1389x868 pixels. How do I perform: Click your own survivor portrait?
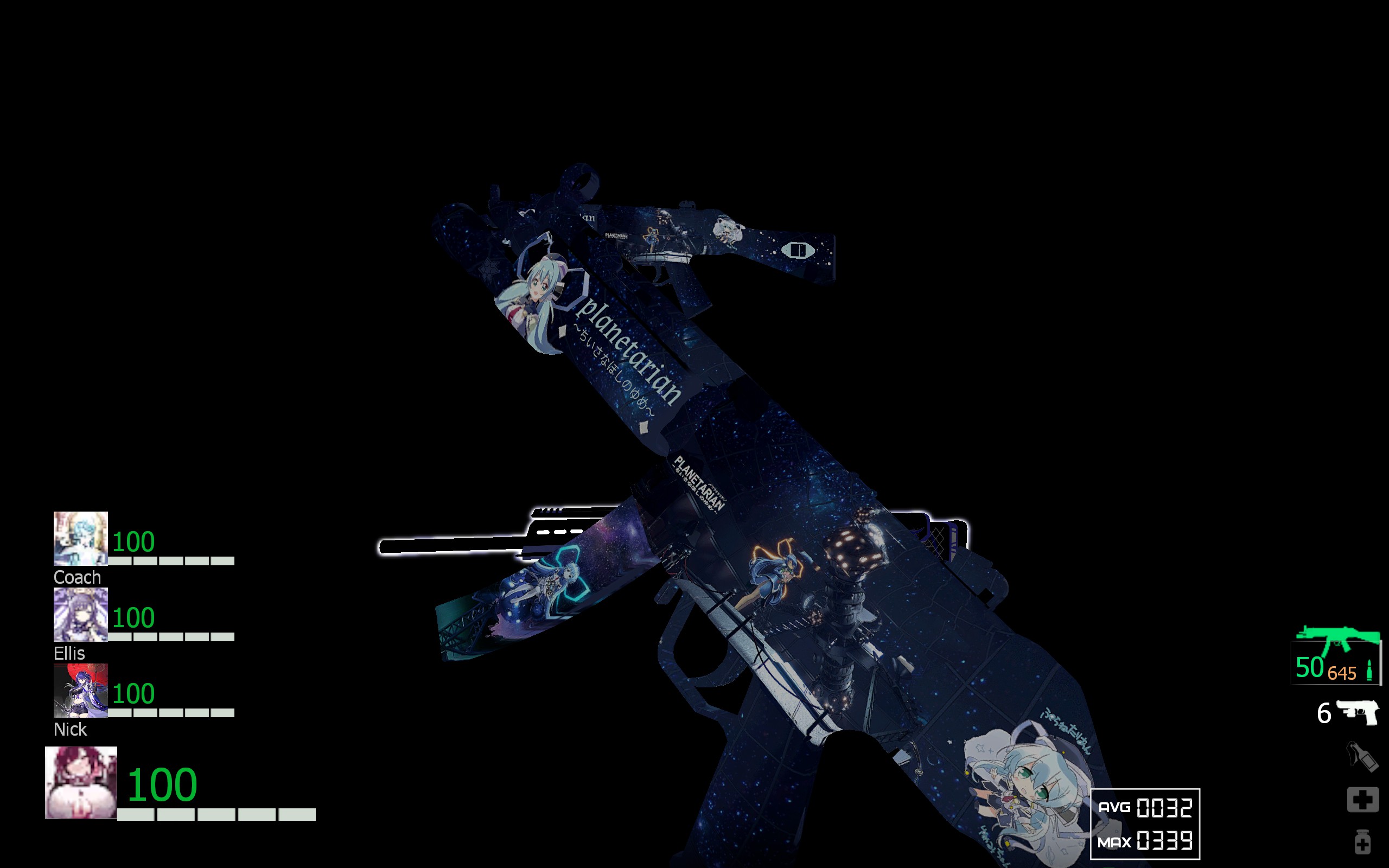click(81, 782)
